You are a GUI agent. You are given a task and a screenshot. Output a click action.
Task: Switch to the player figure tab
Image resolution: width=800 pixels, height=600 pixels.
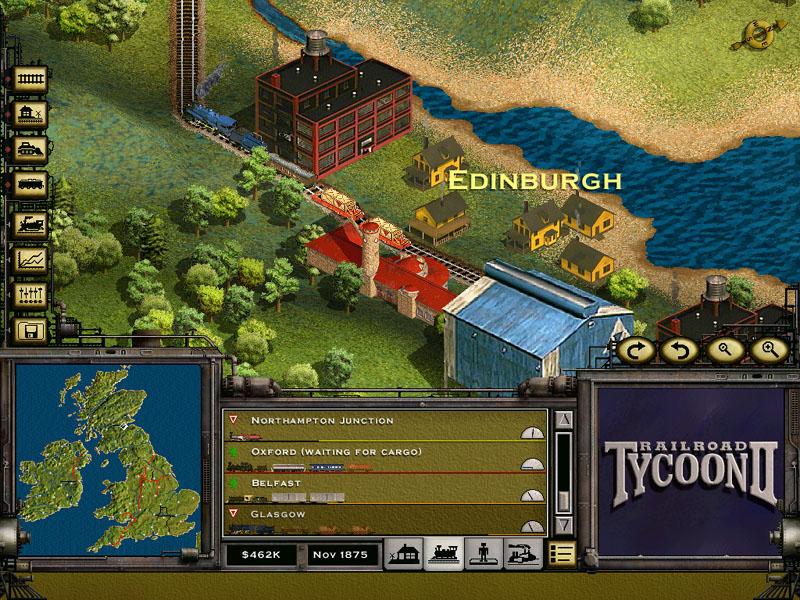(x=481, y=553)
